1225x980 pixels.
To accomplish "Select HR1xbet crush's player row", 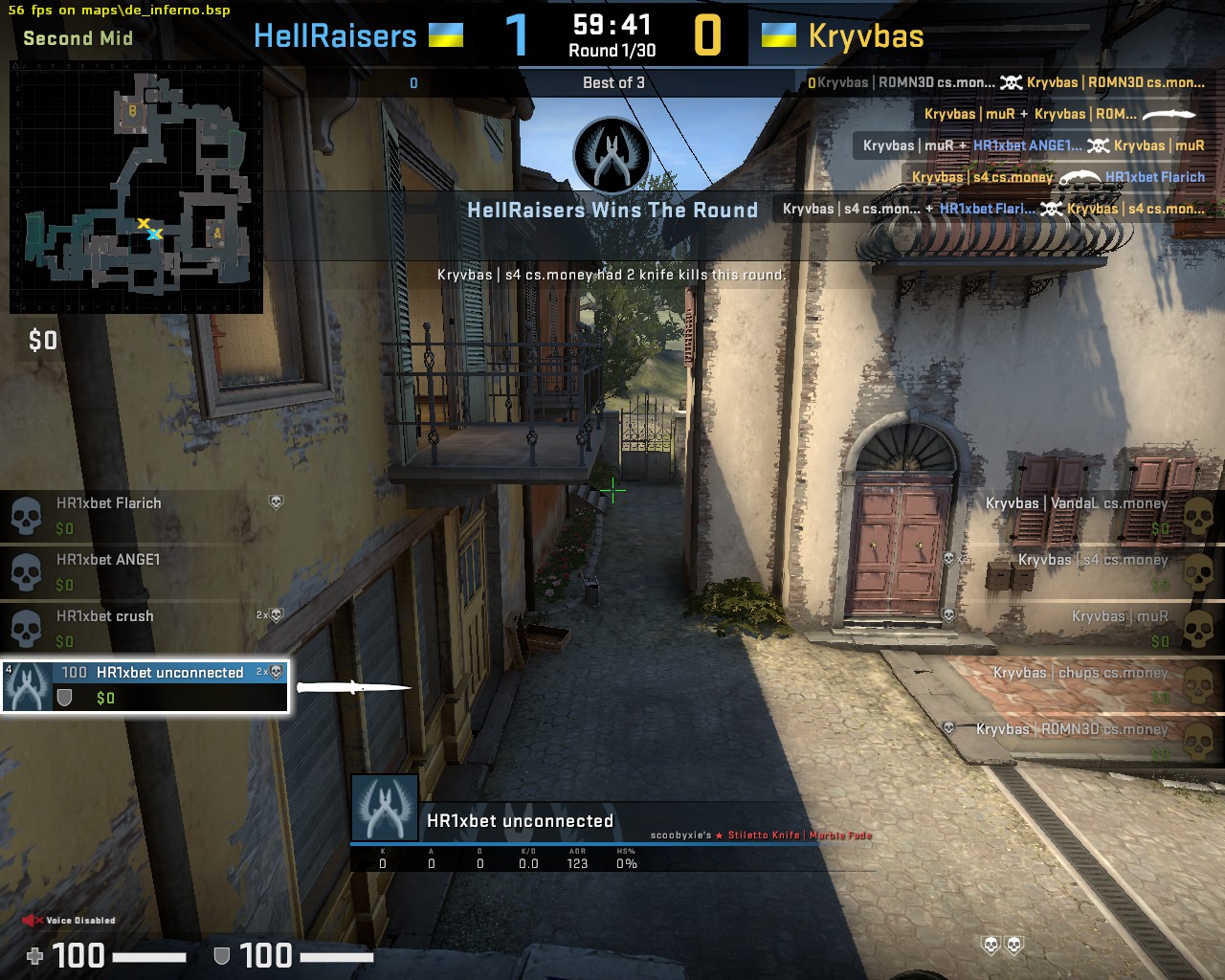I will pyautogui.click(x=144, y=628).
